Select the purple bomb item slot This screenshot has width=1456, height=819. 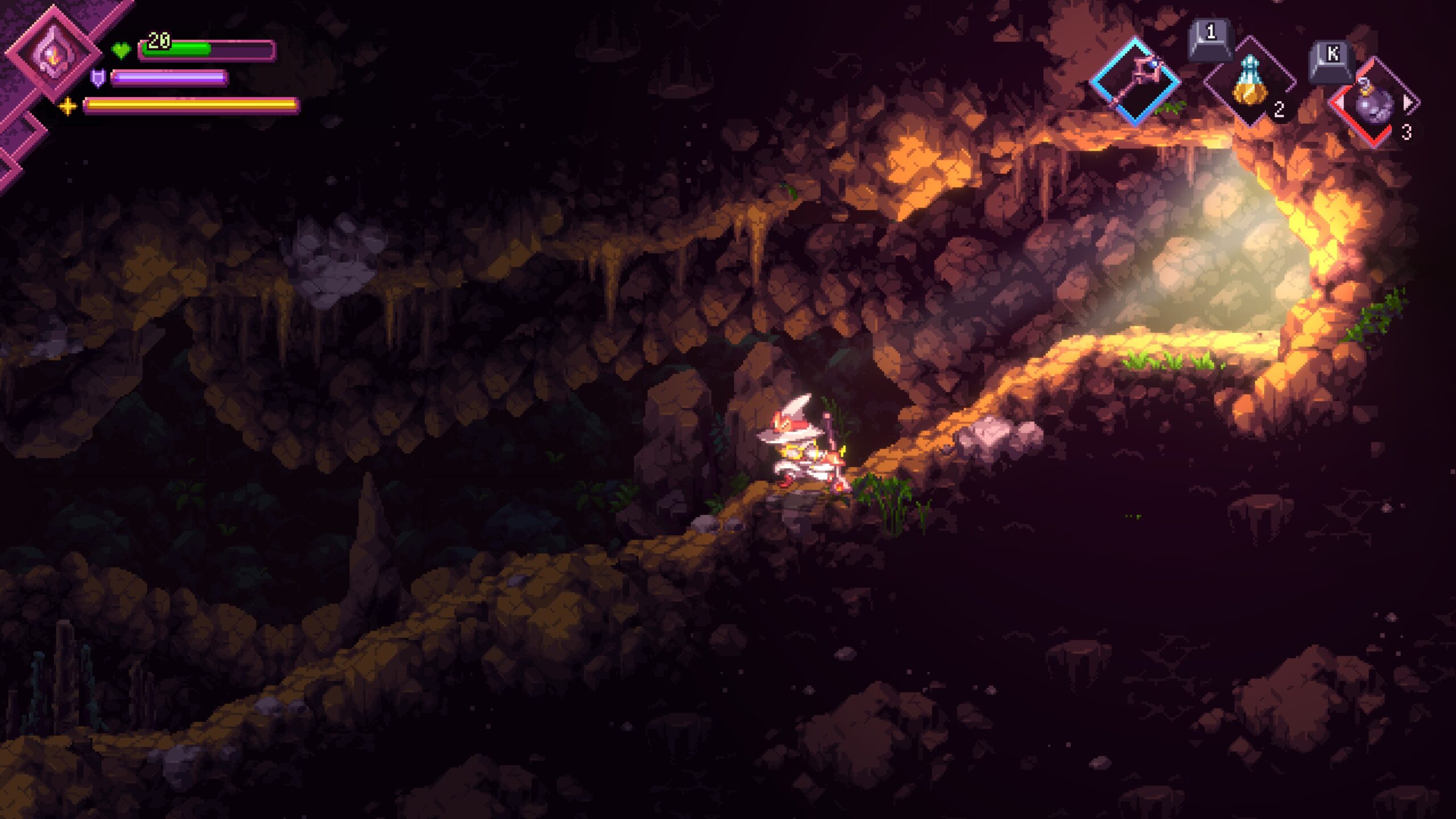[x=1374, y=104]
